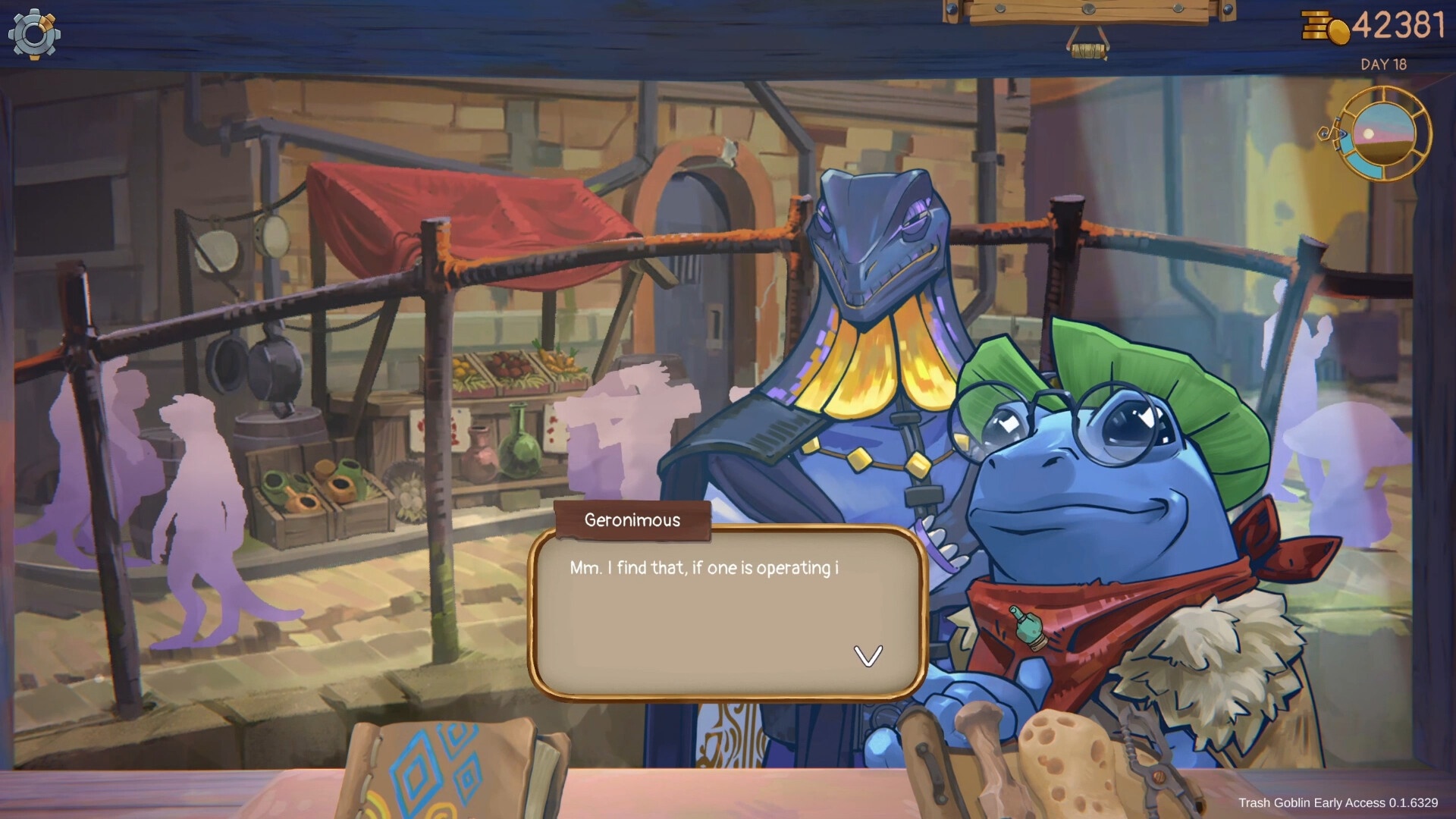Click the day-night clock dial
Image resolution: width=1456 pixels, height=819 pixels.
[x=1383, y=134]
